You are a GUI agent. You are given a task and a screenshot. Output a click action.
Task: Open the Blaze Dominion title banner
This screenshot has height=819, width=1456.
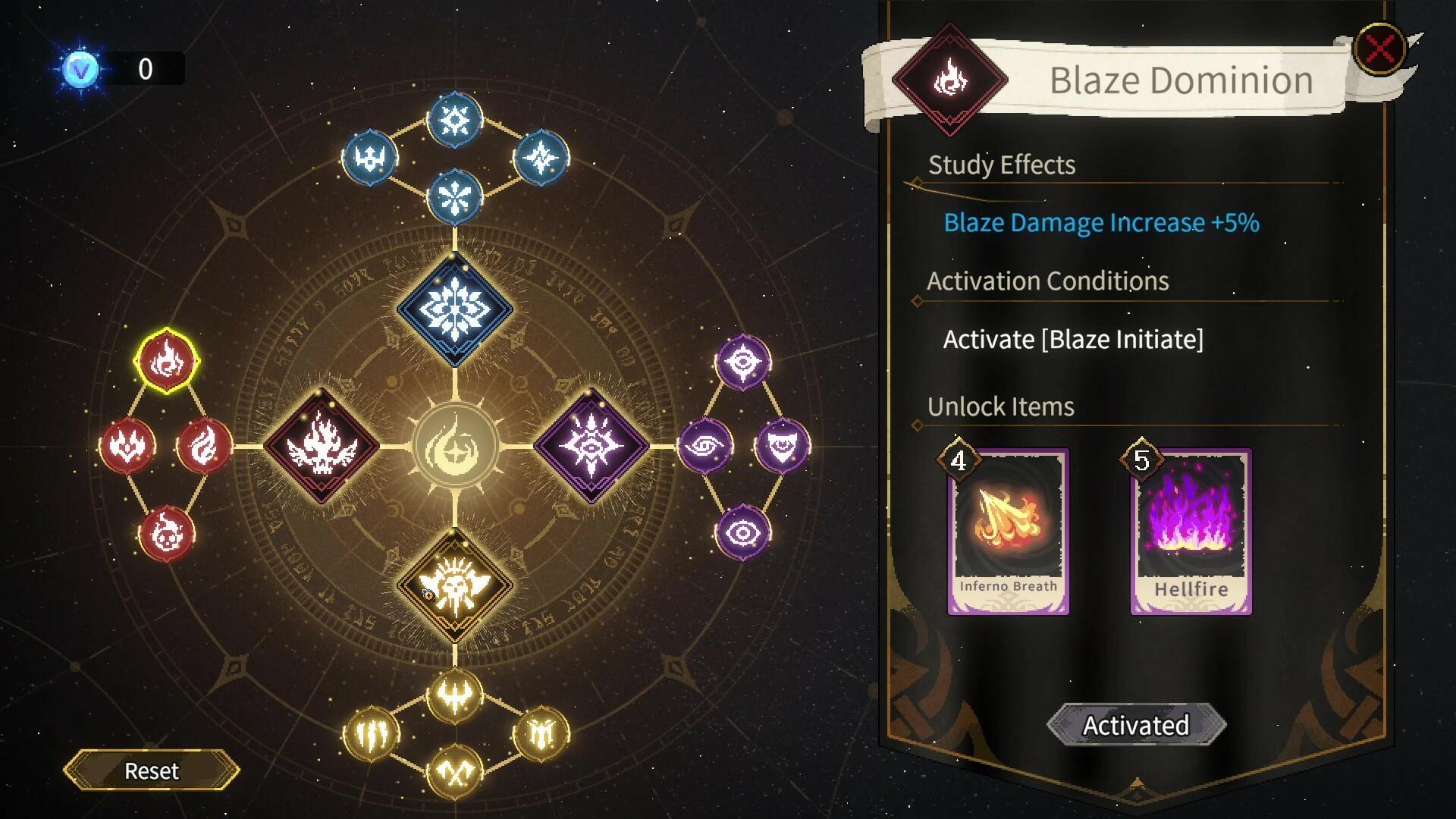tap(1180, 80)
